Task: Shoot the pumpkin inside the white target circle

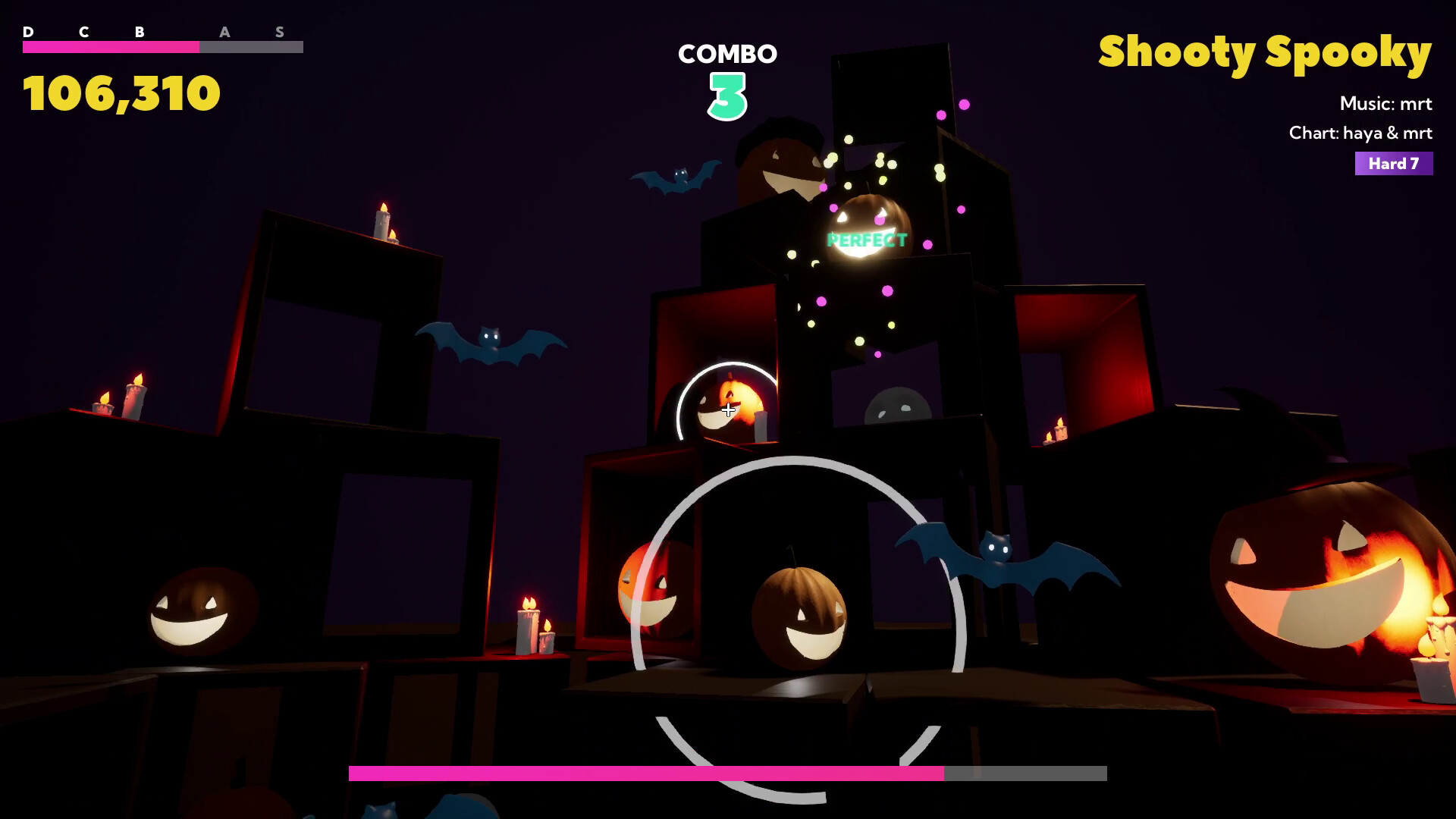Action: (728, 406)
